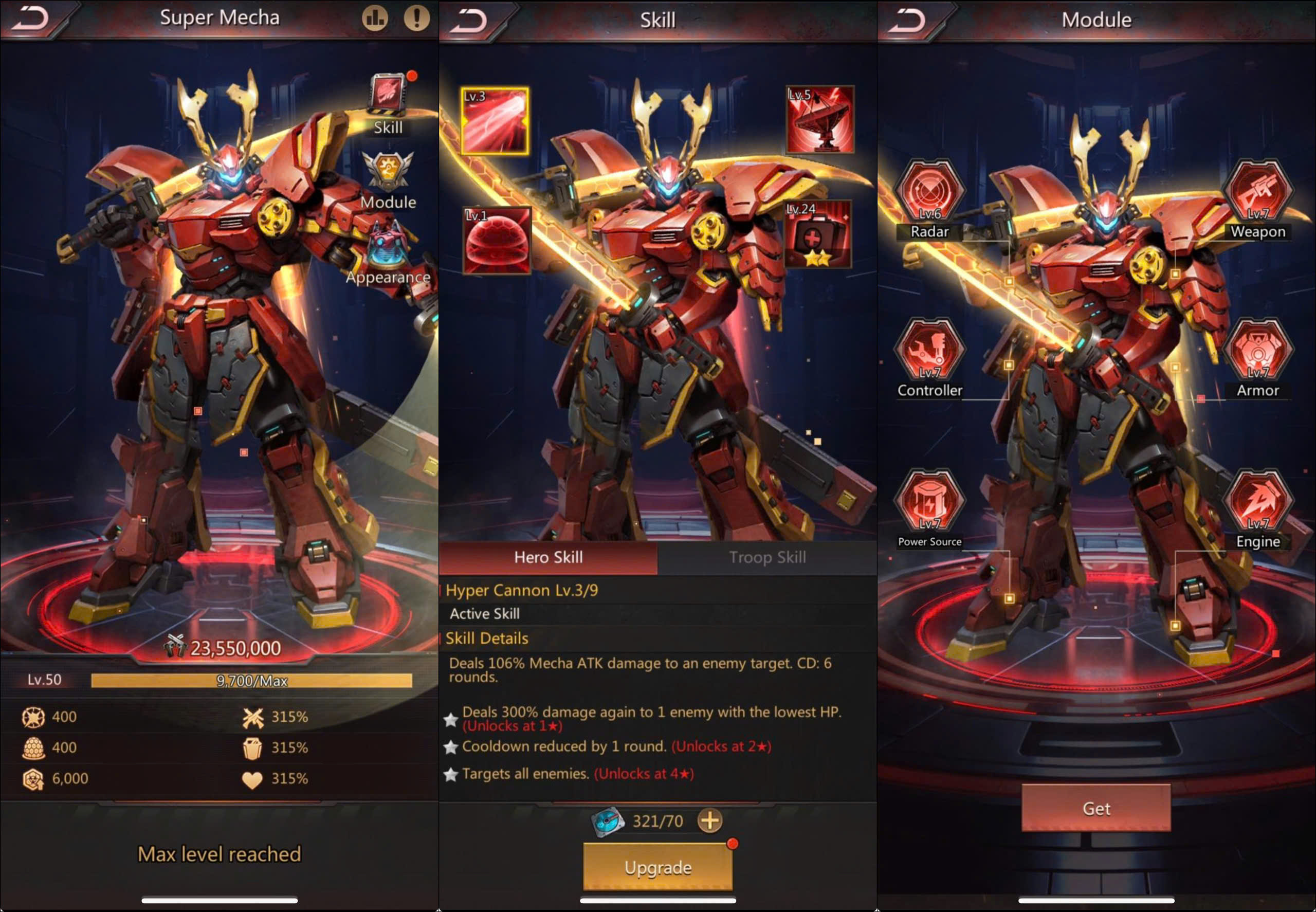Click the Get button
Screen dimensions: 1316x912
tap(1096, 808)
